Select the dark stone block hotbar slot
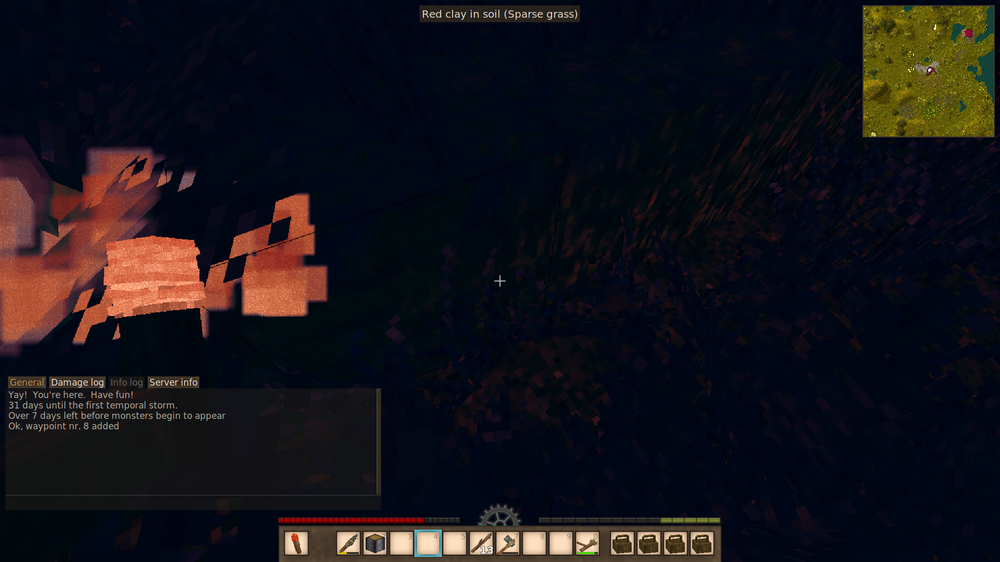Image resolution: width=1000 pixels, height=562 pixels. point(375,543)
